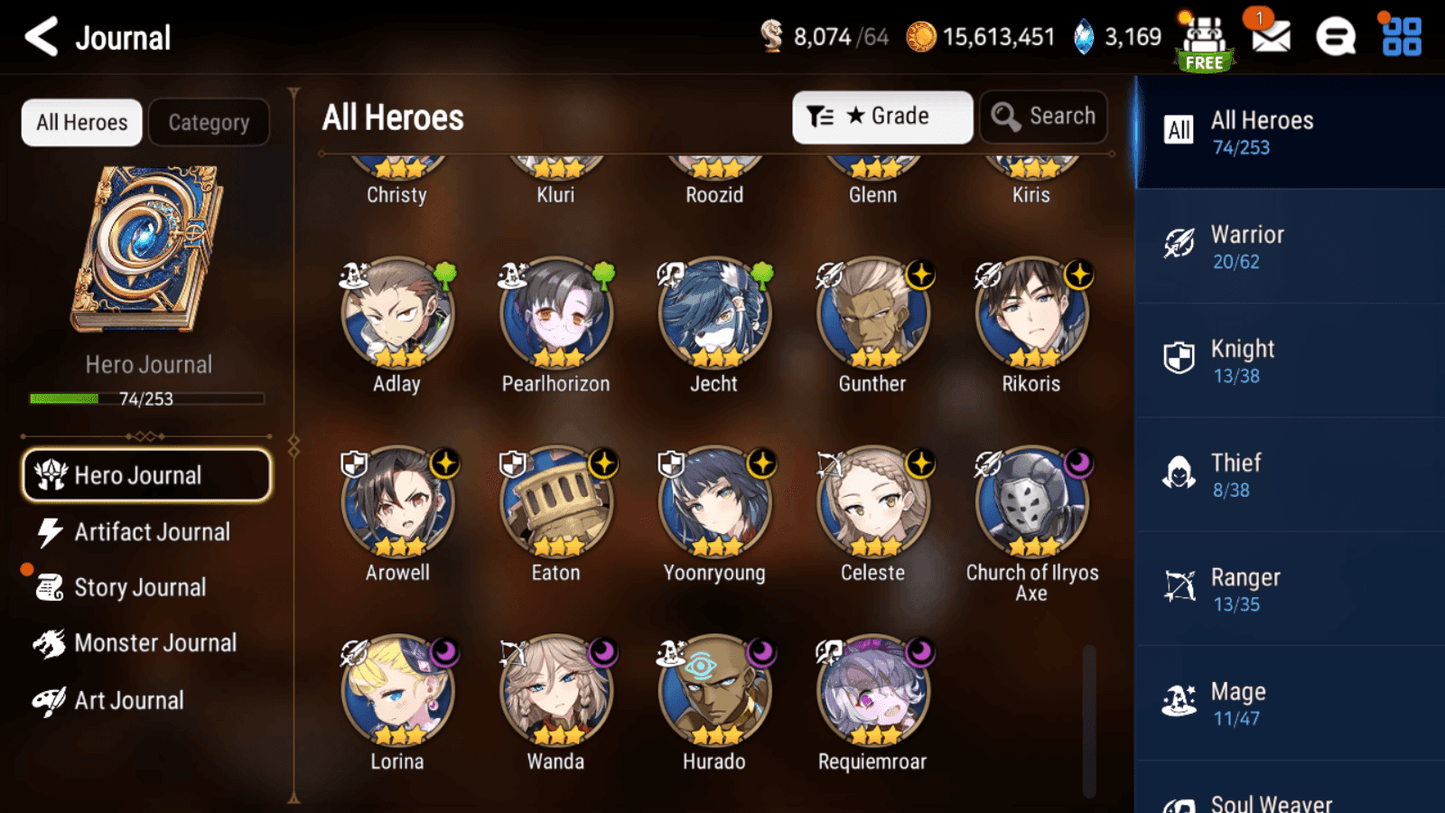The width and height of the screenshot is (1445, 813).
Task: Open the Monster Journal
Action: (154, 643)
